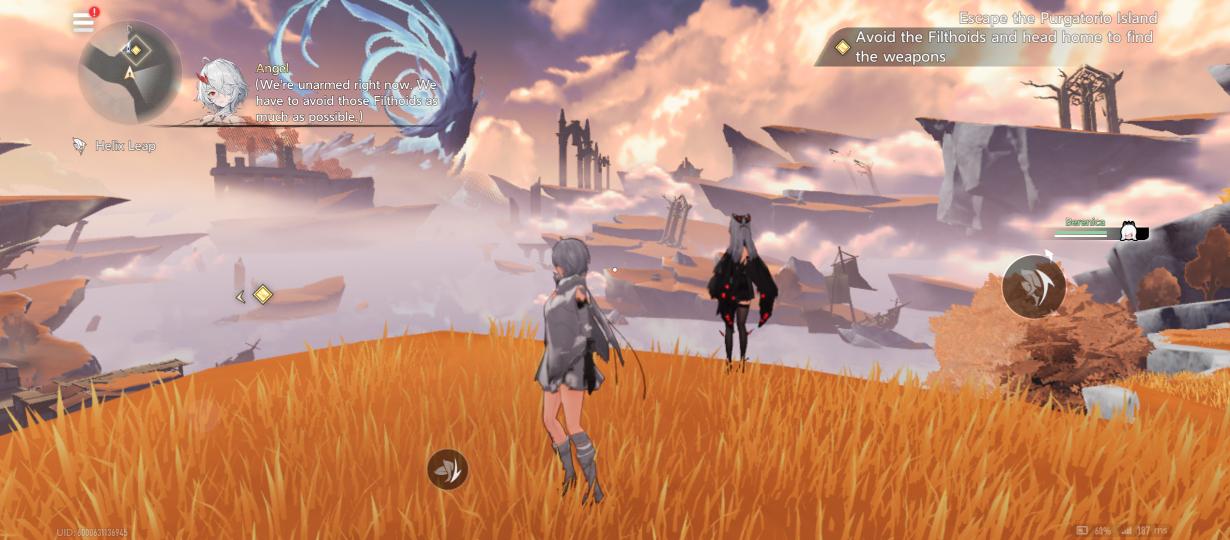Image resolution: width=1230 pixels, height=540 pixels.
Task: Open the hamburger main menu
Action: tap(84, 22)
